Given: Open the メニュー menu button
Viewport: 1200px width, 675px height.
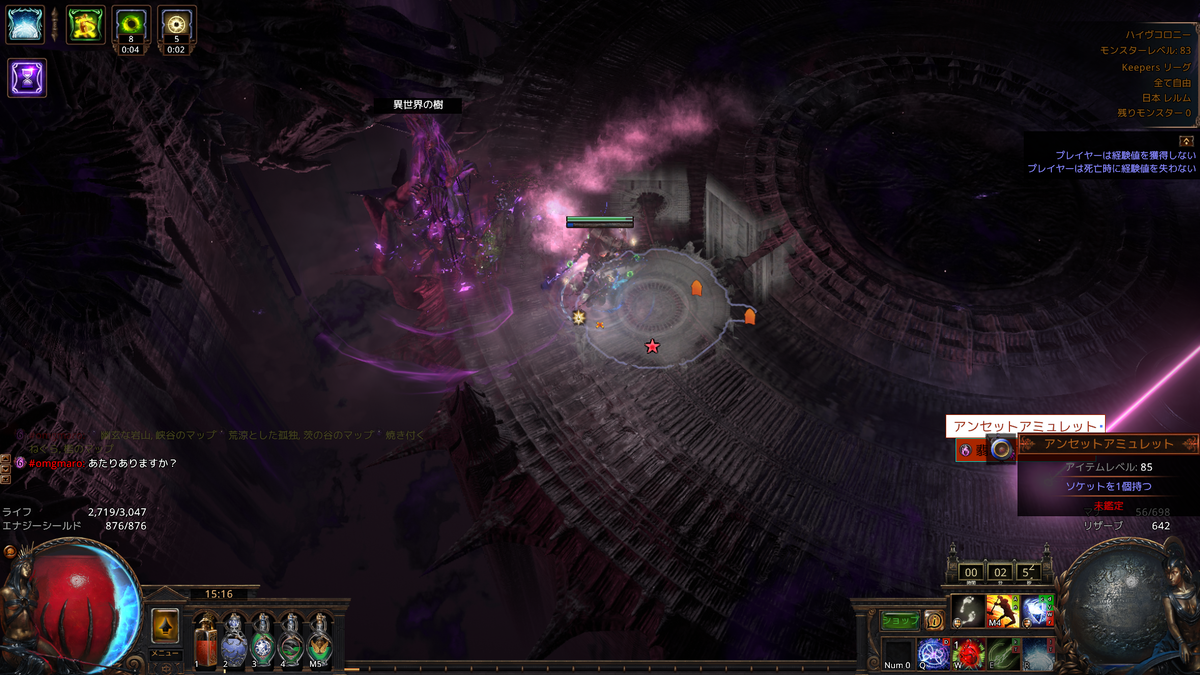Looking at the screenshot, I should pos(165,653).
